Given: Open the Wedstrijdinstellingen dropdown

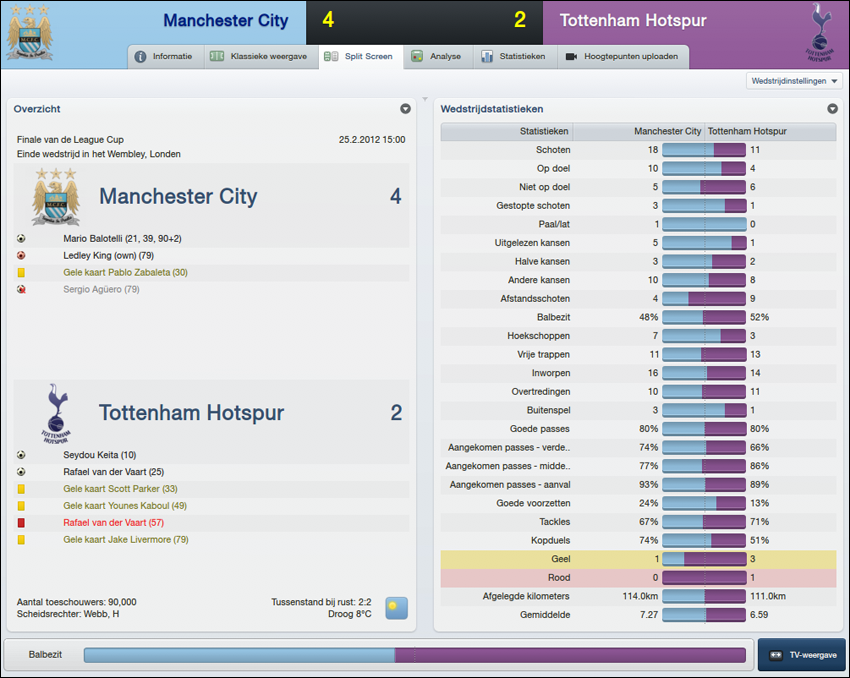Looking at the screenshot, I should tap(794, 81).
